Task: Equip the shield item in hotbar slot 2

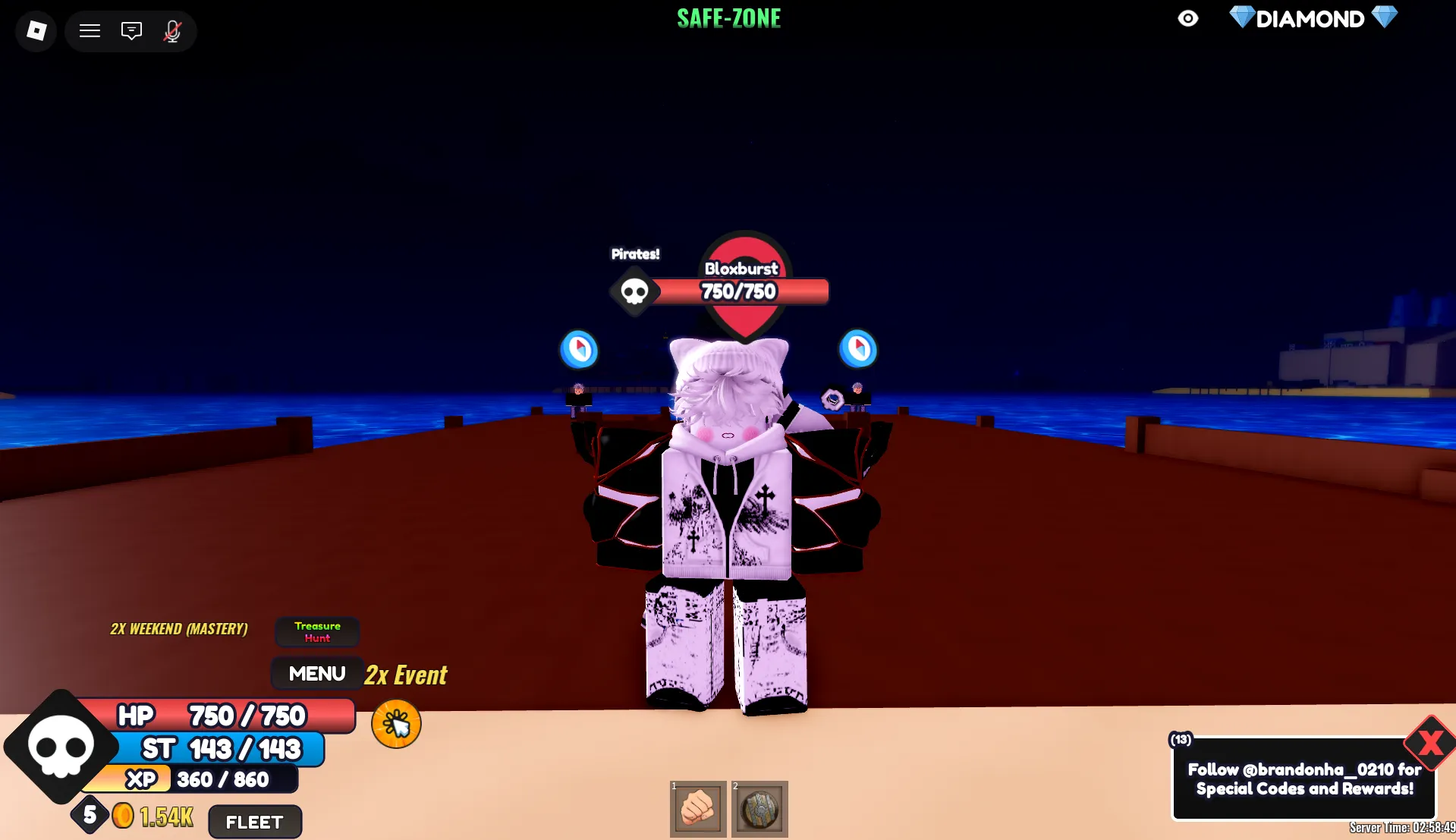Action: coord(759,809)
